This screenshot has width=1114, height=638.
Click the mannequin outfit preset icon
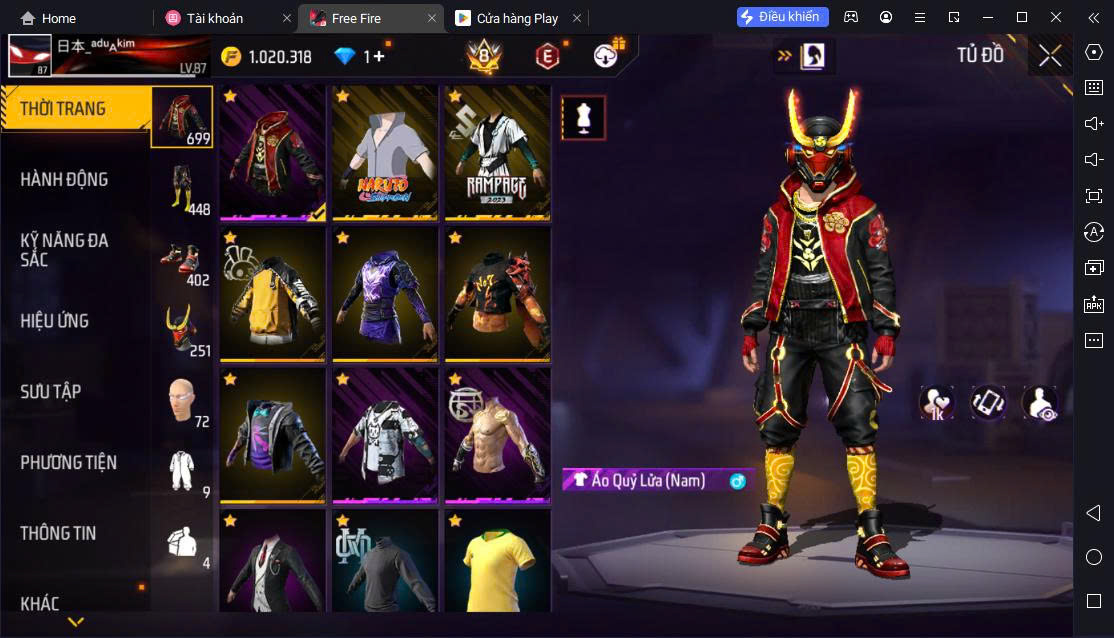pyautogui.click(x=582, y=118)
